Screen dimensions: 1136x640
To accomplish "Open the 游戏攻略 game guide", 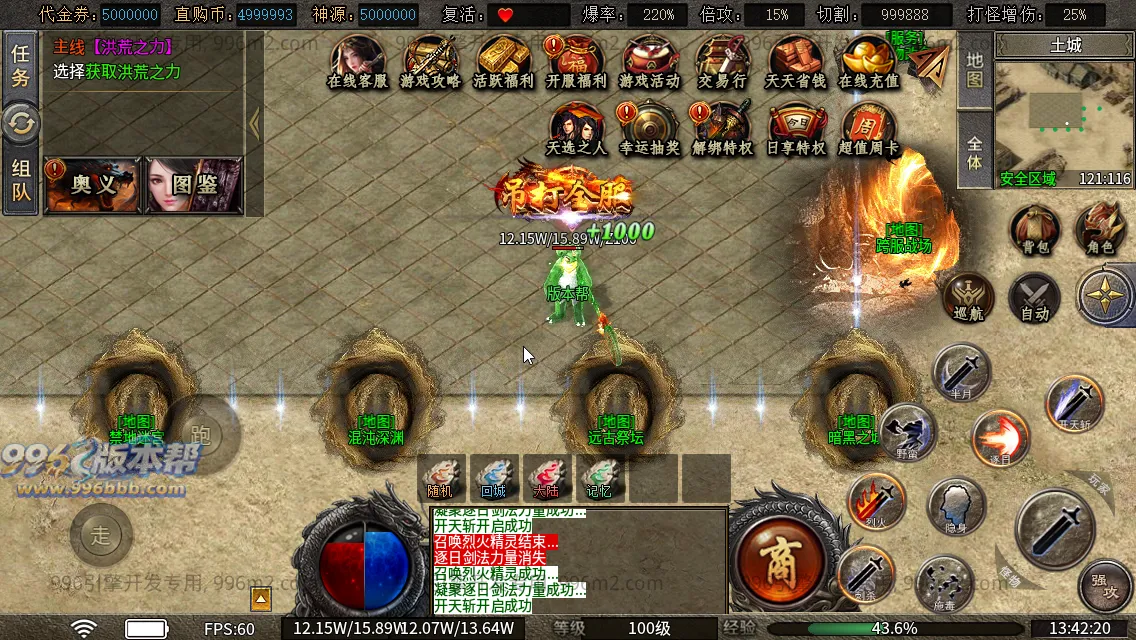I will click(430, 62).
